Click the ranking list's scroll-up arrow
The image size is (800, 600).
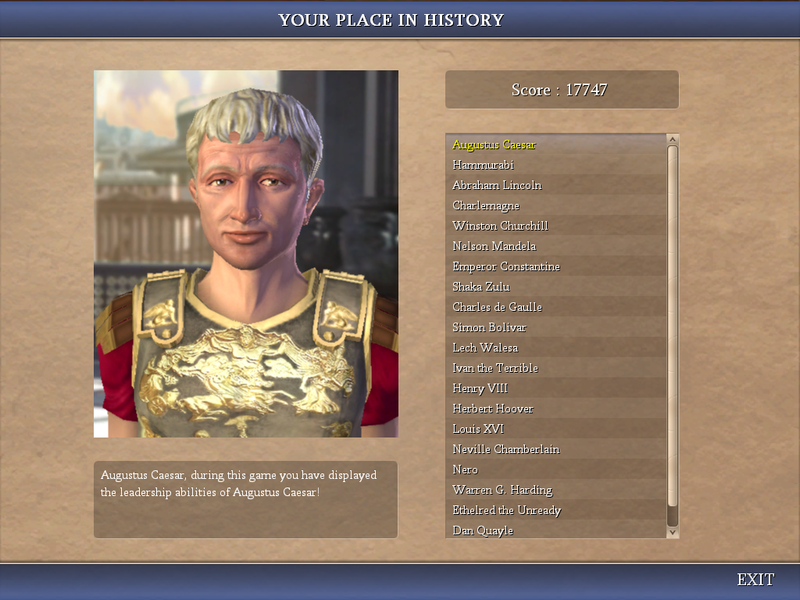pyautogui.click(x=673, y=140)
